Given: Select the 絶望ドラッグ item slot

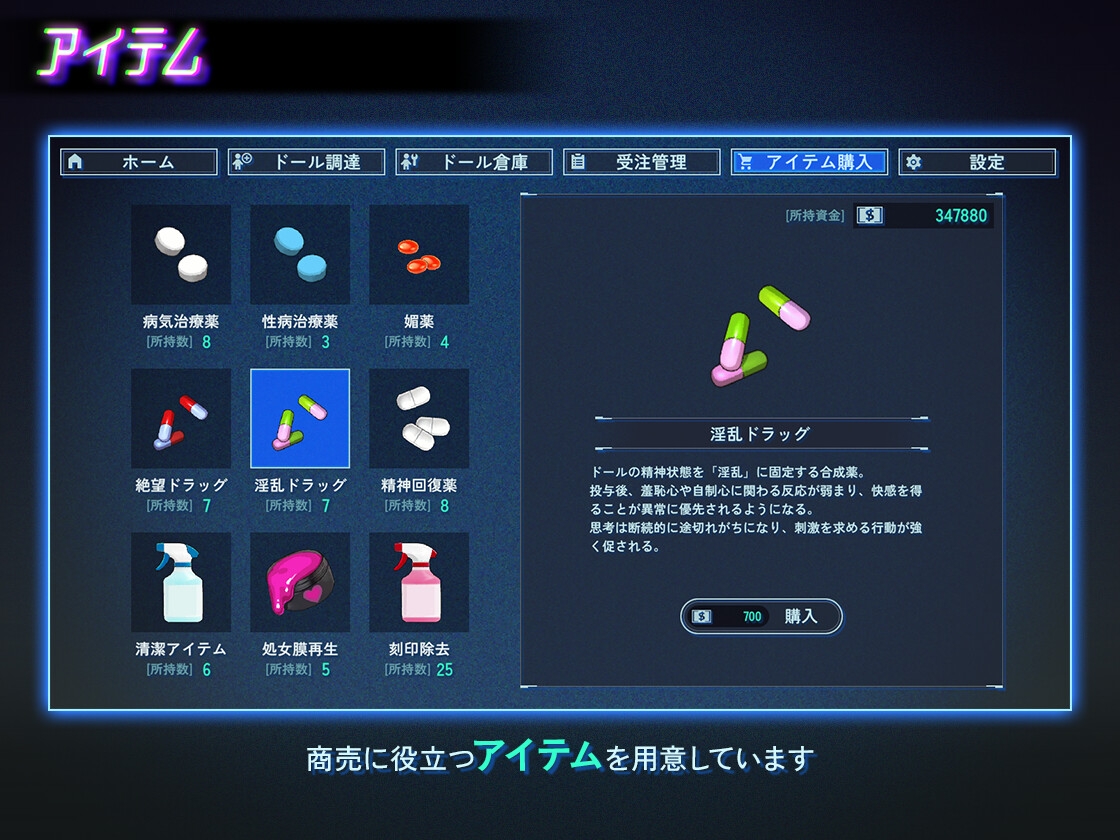Looking at the screenshot, I should pos(181,418).
